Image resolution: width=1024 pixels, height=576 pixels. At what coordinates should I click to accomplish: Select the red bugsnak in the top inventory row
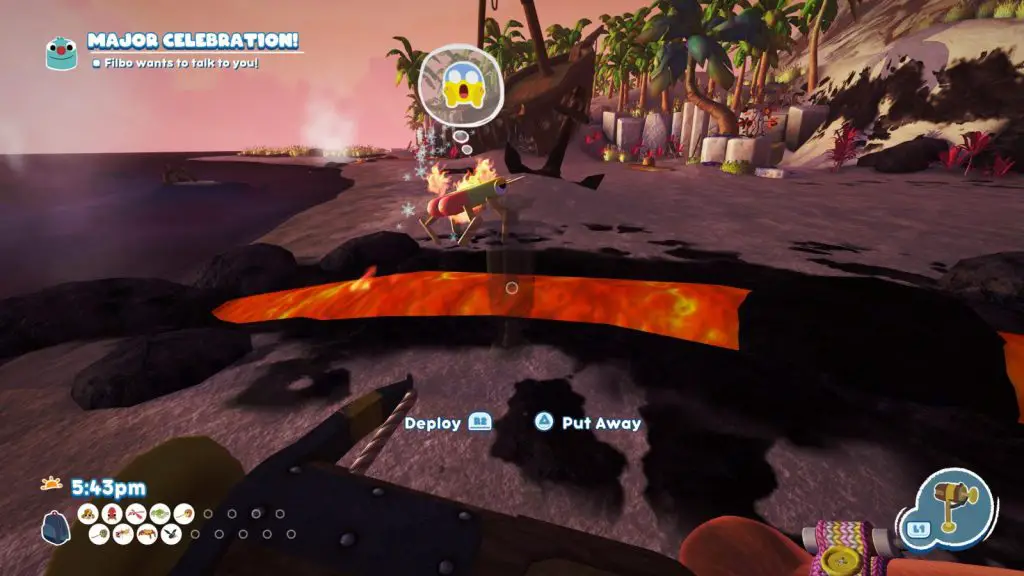click(111, 514)
